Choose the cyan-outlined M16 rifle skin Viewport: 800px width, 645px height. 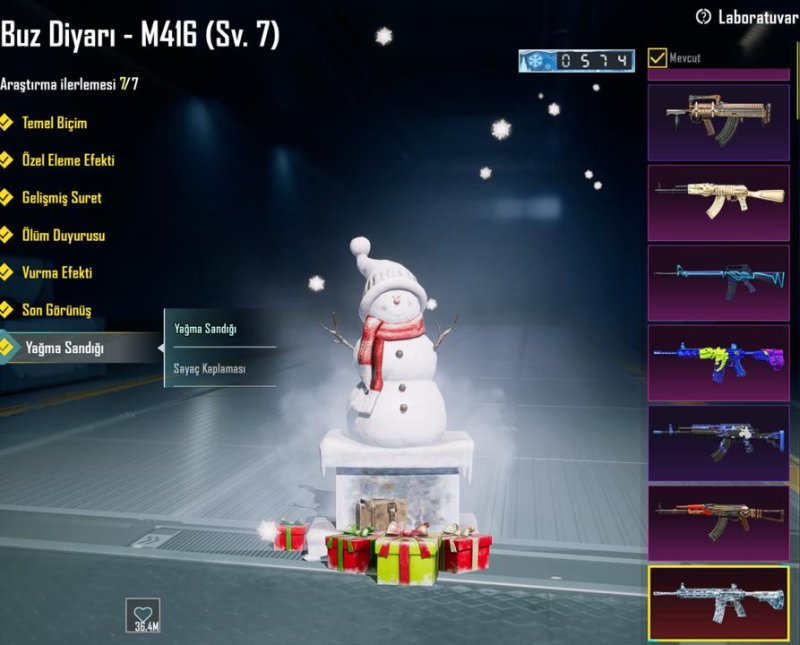coord(718,281)
